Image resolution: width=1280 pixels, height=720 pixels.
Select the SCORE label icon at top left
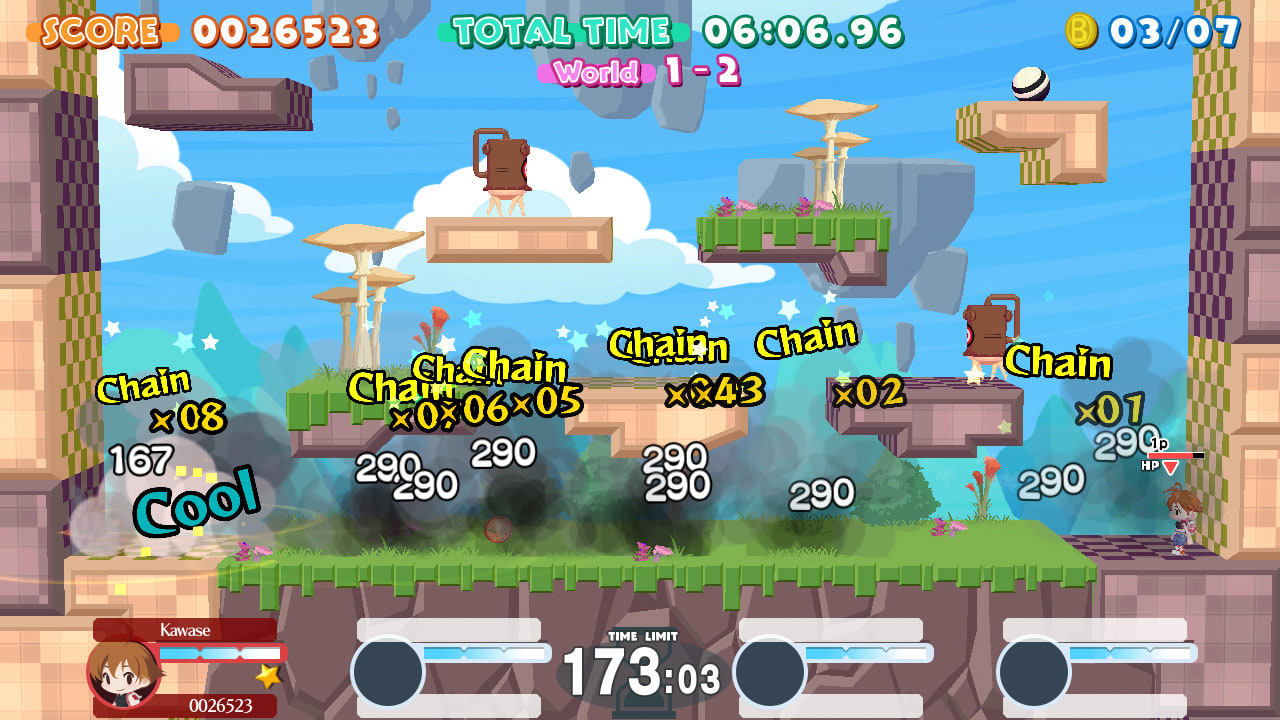tap(99, 29)
